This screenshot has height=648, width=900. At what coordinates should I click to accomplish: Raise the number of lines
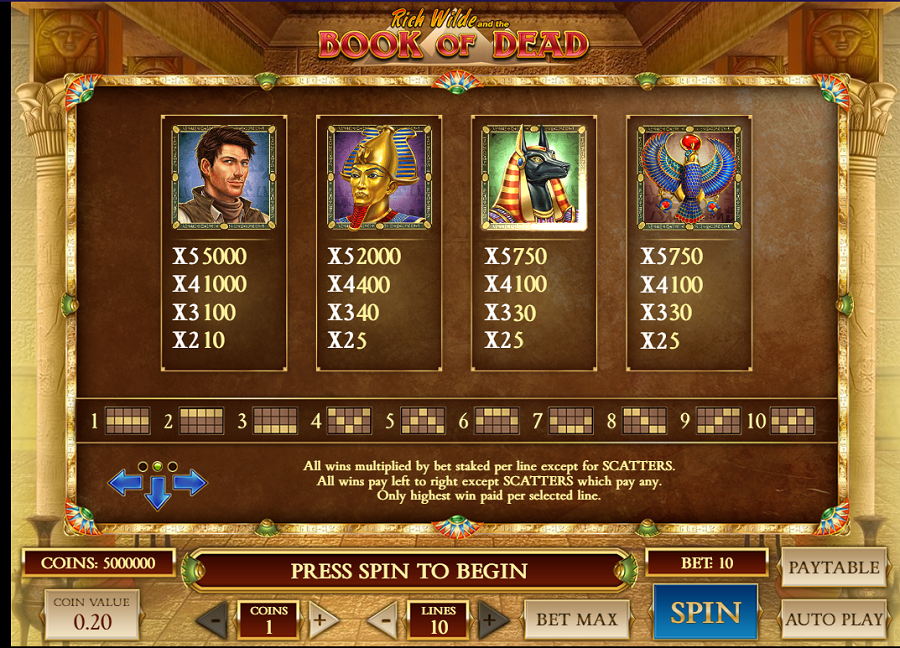pyautogui.click(x=492, y=620)
